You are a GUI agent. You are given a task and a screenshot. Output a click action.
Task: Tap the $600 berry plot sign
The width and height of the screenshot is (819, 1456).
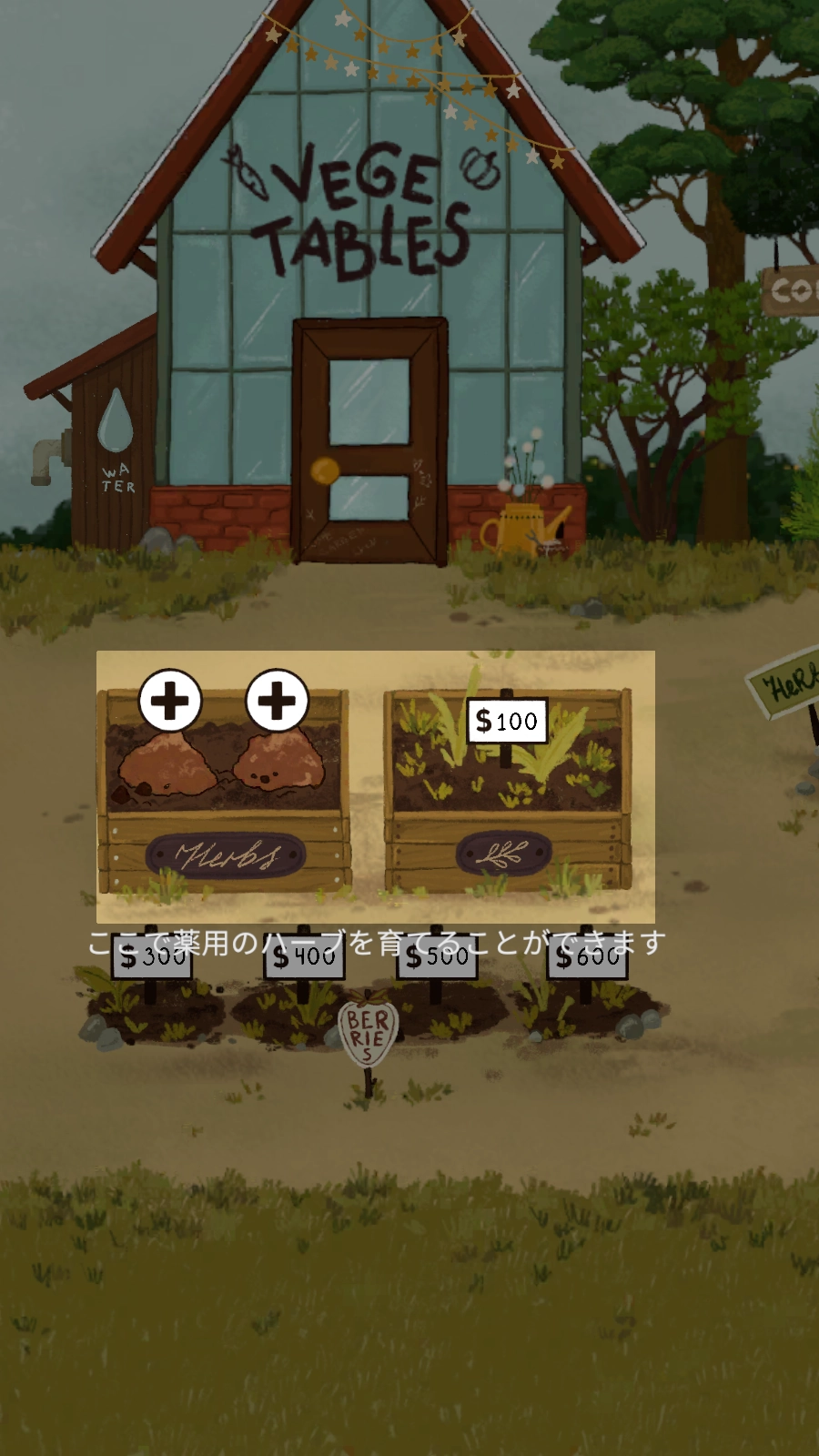click(587, 958)
